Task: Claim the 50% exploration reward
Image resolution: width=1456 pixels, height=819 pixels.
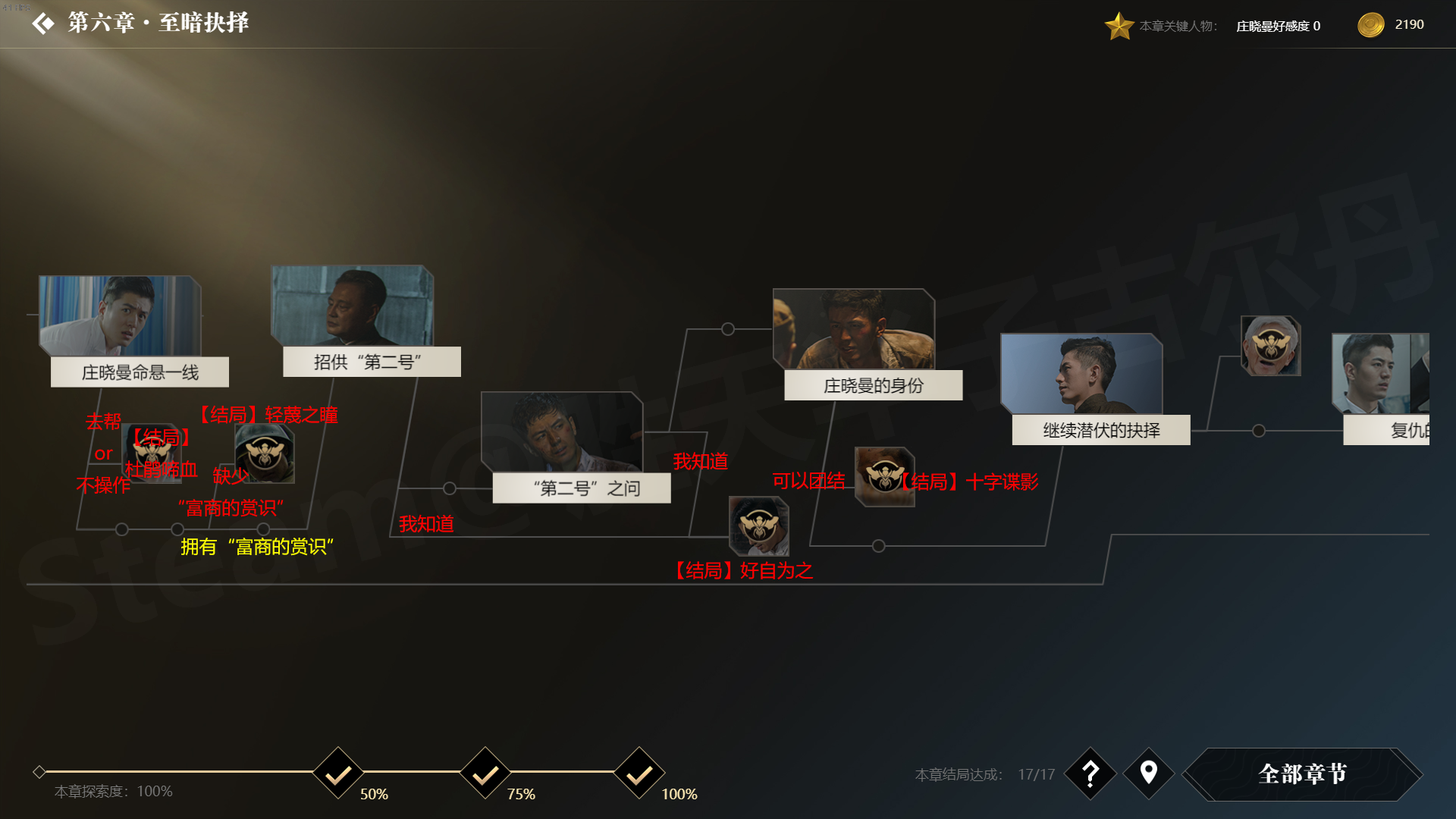Action: coord(338,773)
